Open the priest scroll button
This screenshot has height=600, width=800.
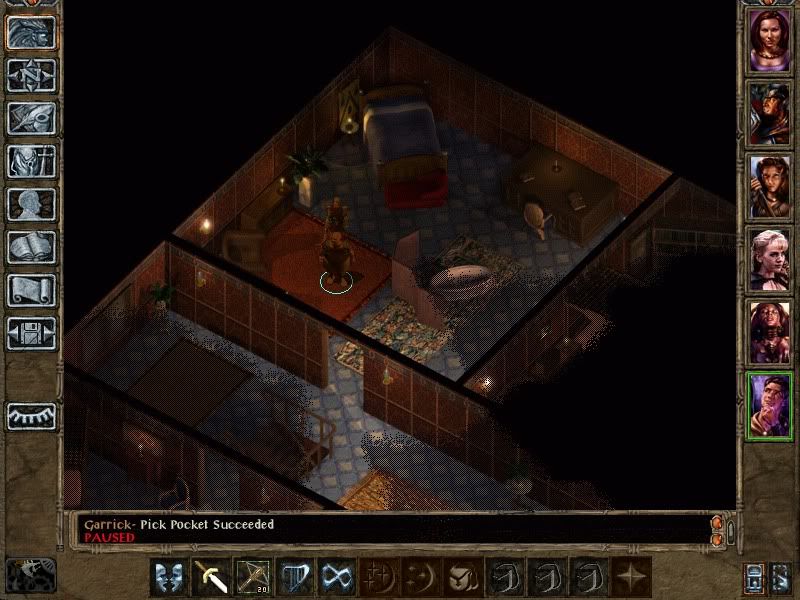point(32,290)
